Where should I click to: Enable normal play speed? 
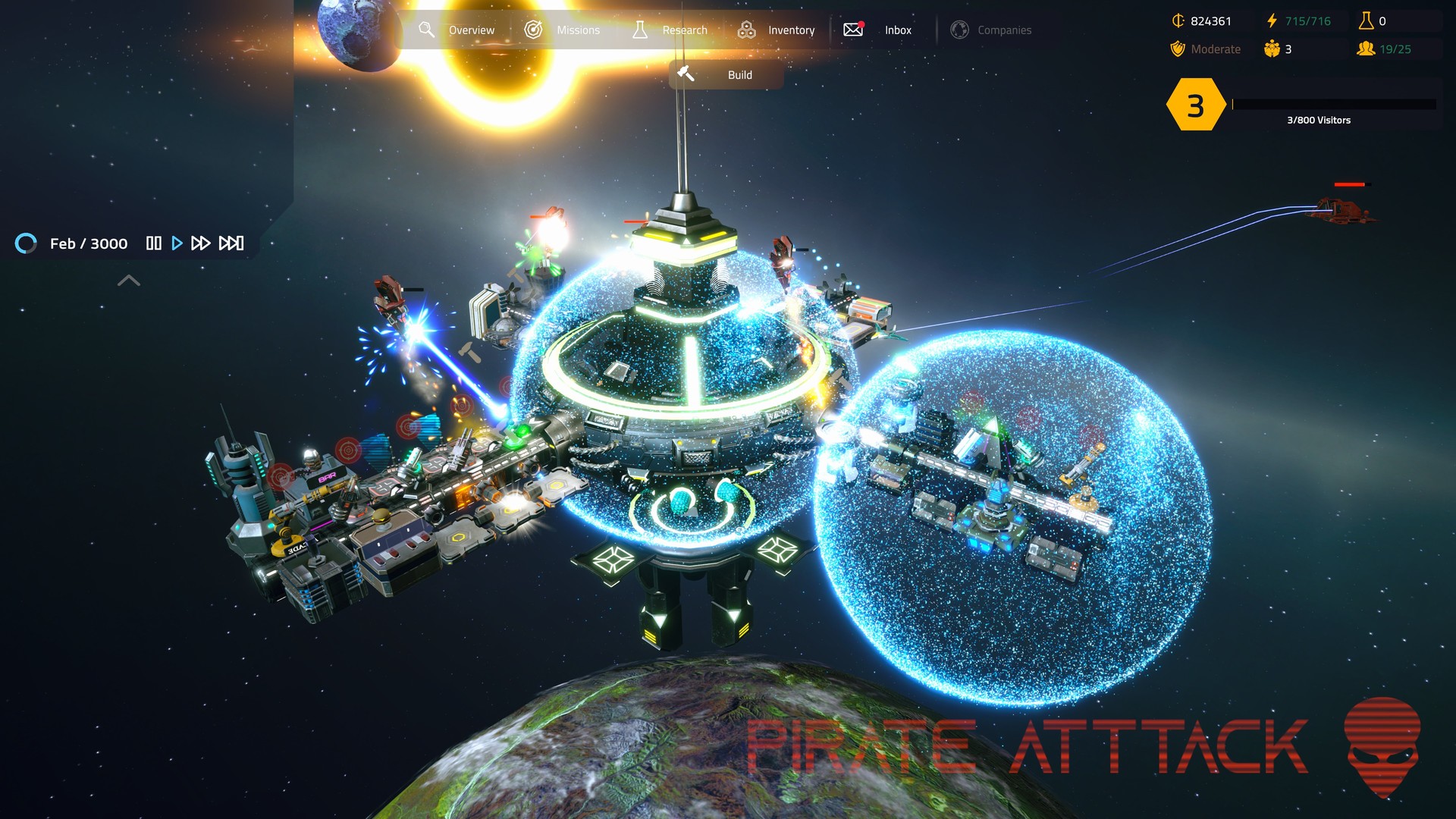pos(177,243)
